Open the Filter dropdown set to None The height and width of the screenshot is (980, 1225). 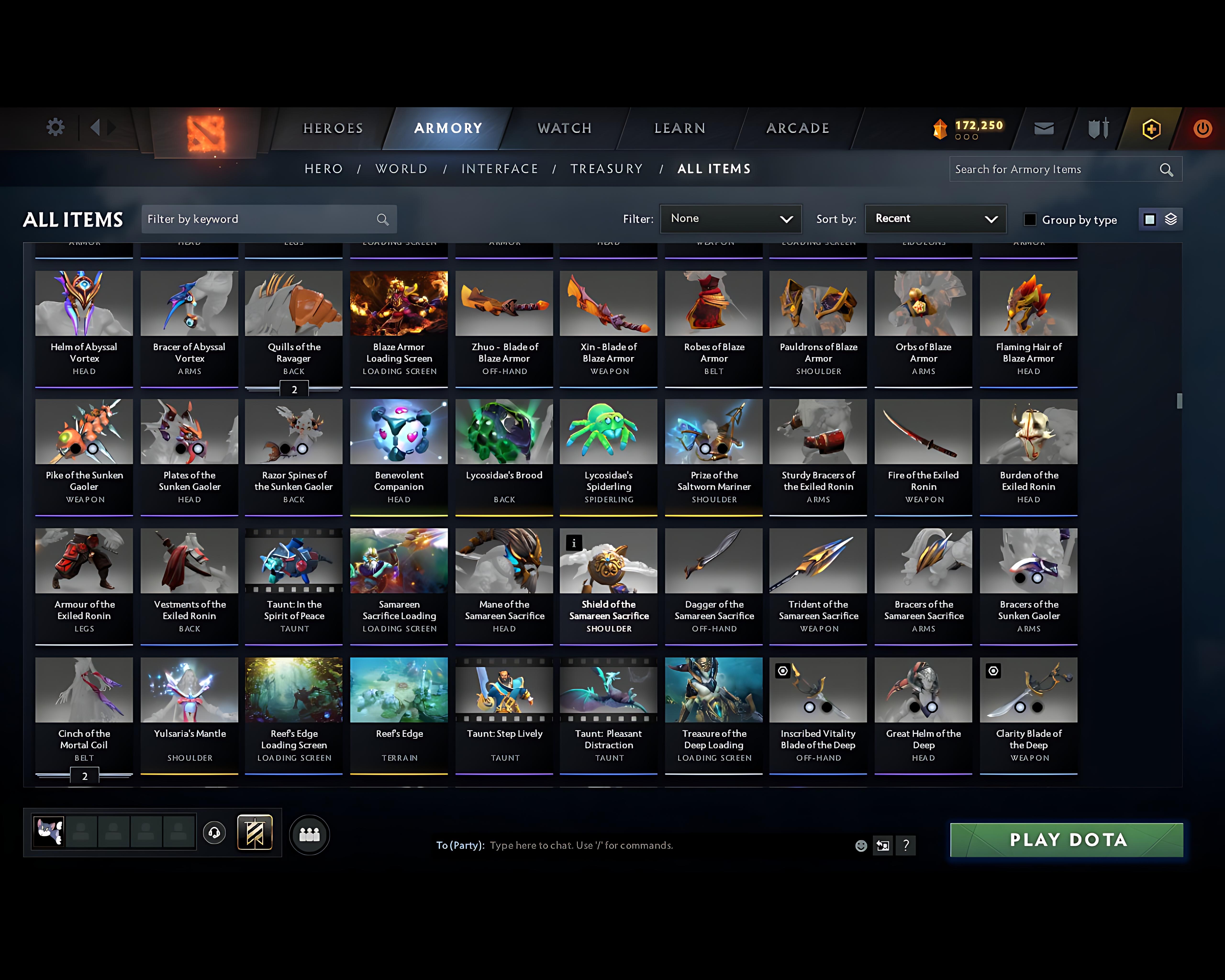pos(731,219)
